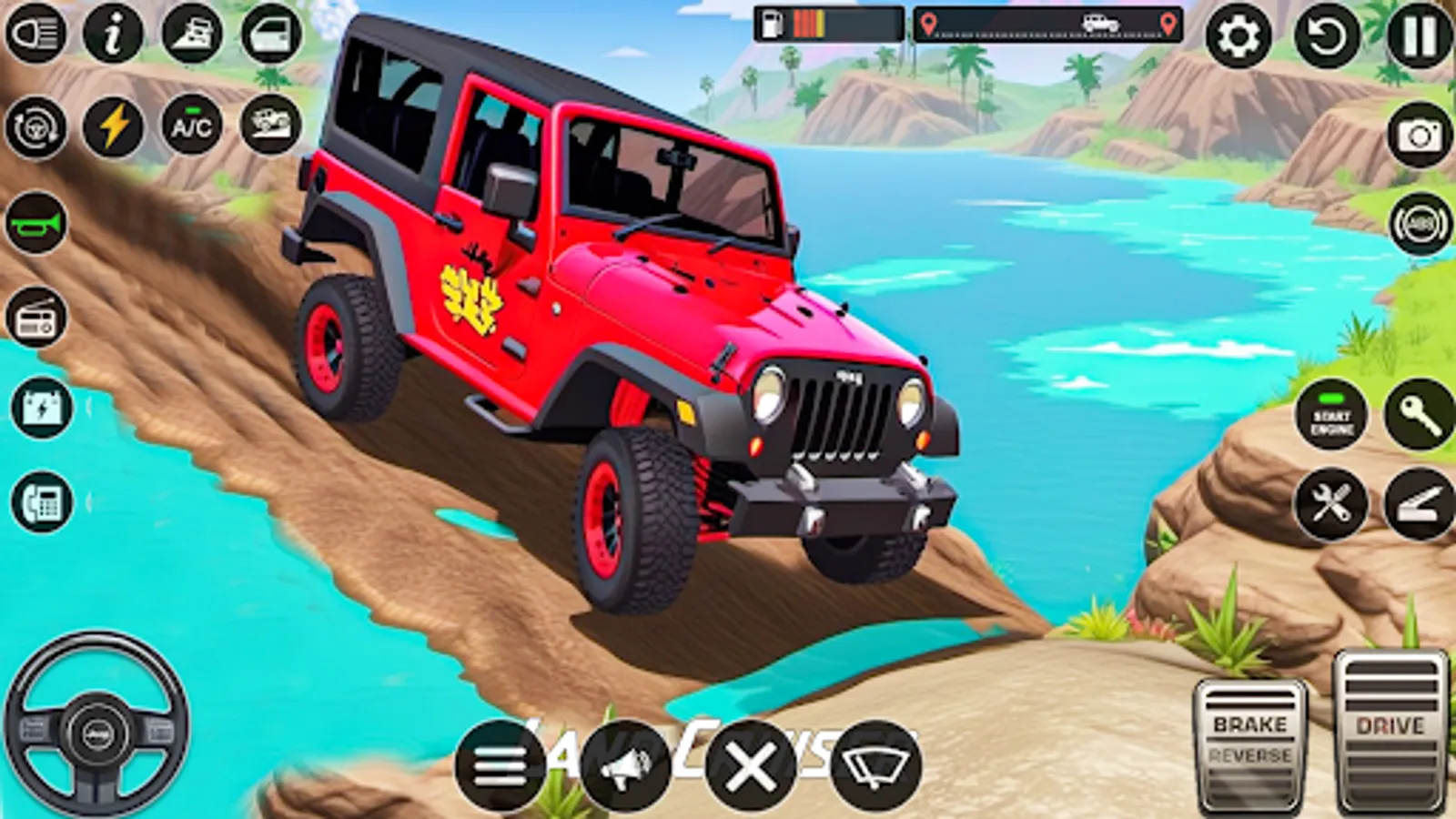Activate the nitro lightning boost

[x=110, y=127]
